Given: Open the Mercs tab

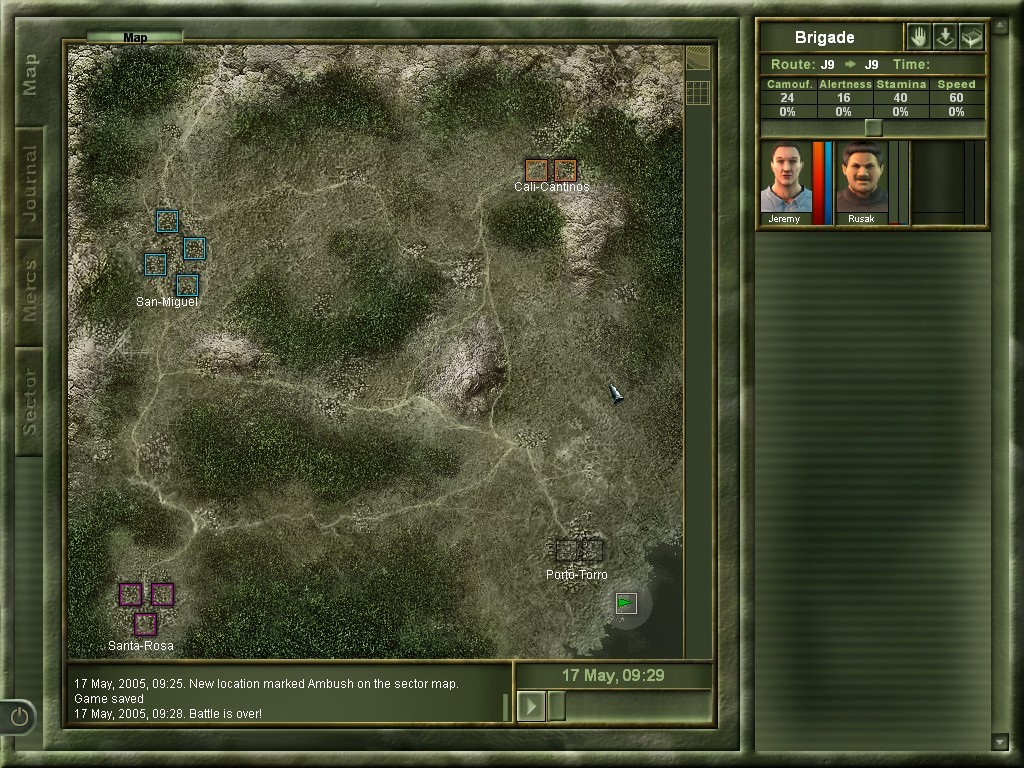Looking at the screenshot, I should (x=29, y=291).
